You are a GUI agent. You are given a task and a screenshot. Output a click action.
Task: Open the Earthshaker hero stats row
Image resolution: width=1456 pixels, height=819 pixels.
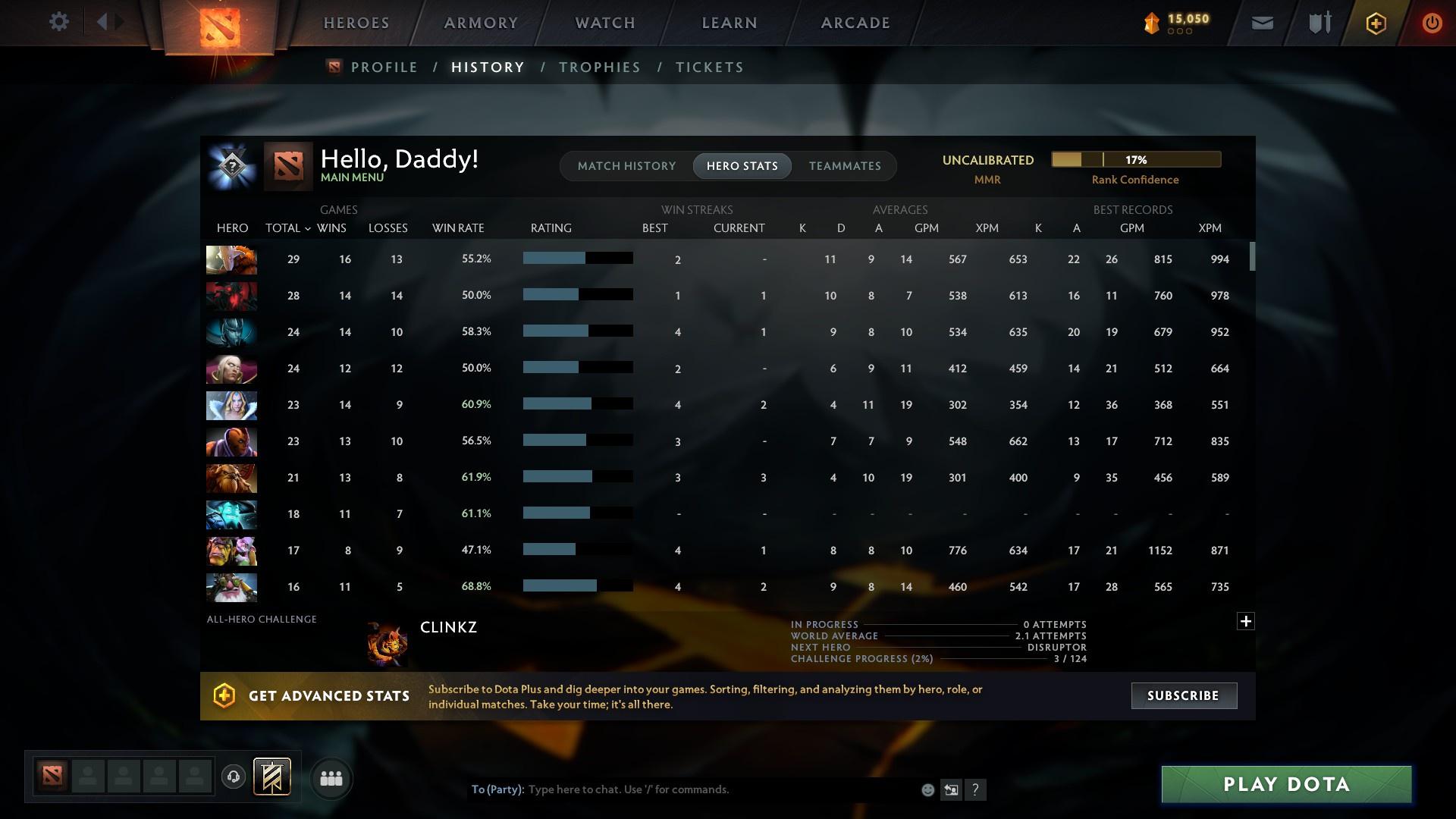pyautogui.click(x=231, y=478)
